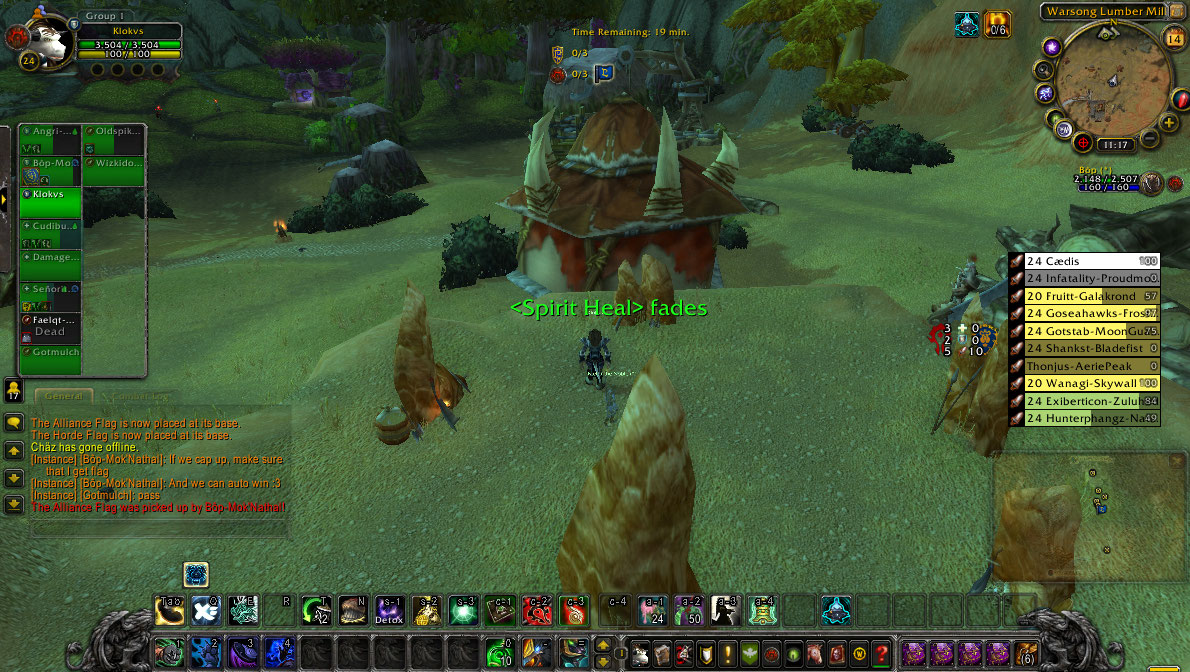This screenshot has width=1190, height=672.
Task: Use the action slot labeled Tab
Action: pyautogui.click(x=169, y=609)
